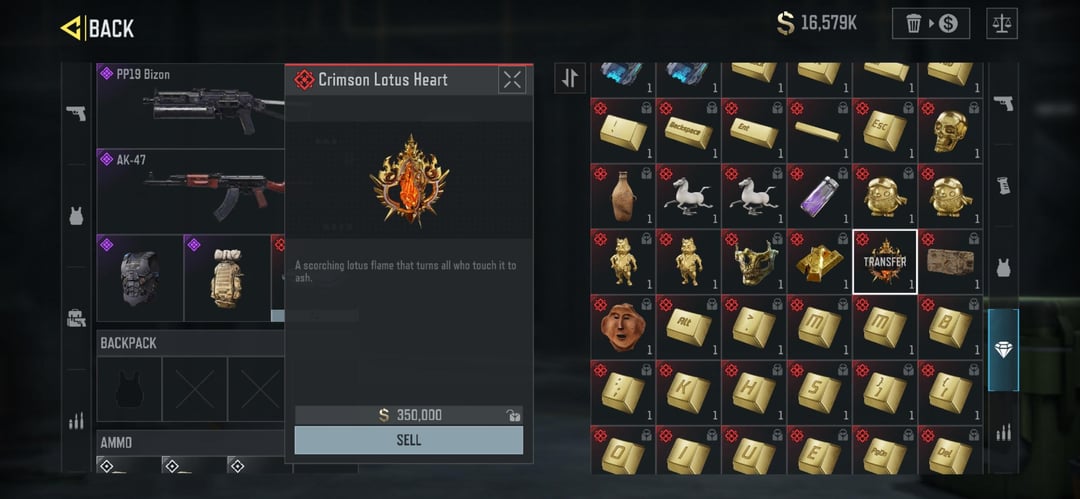
Task: Open the balance scale icon menu
Action: (1001, 23)
